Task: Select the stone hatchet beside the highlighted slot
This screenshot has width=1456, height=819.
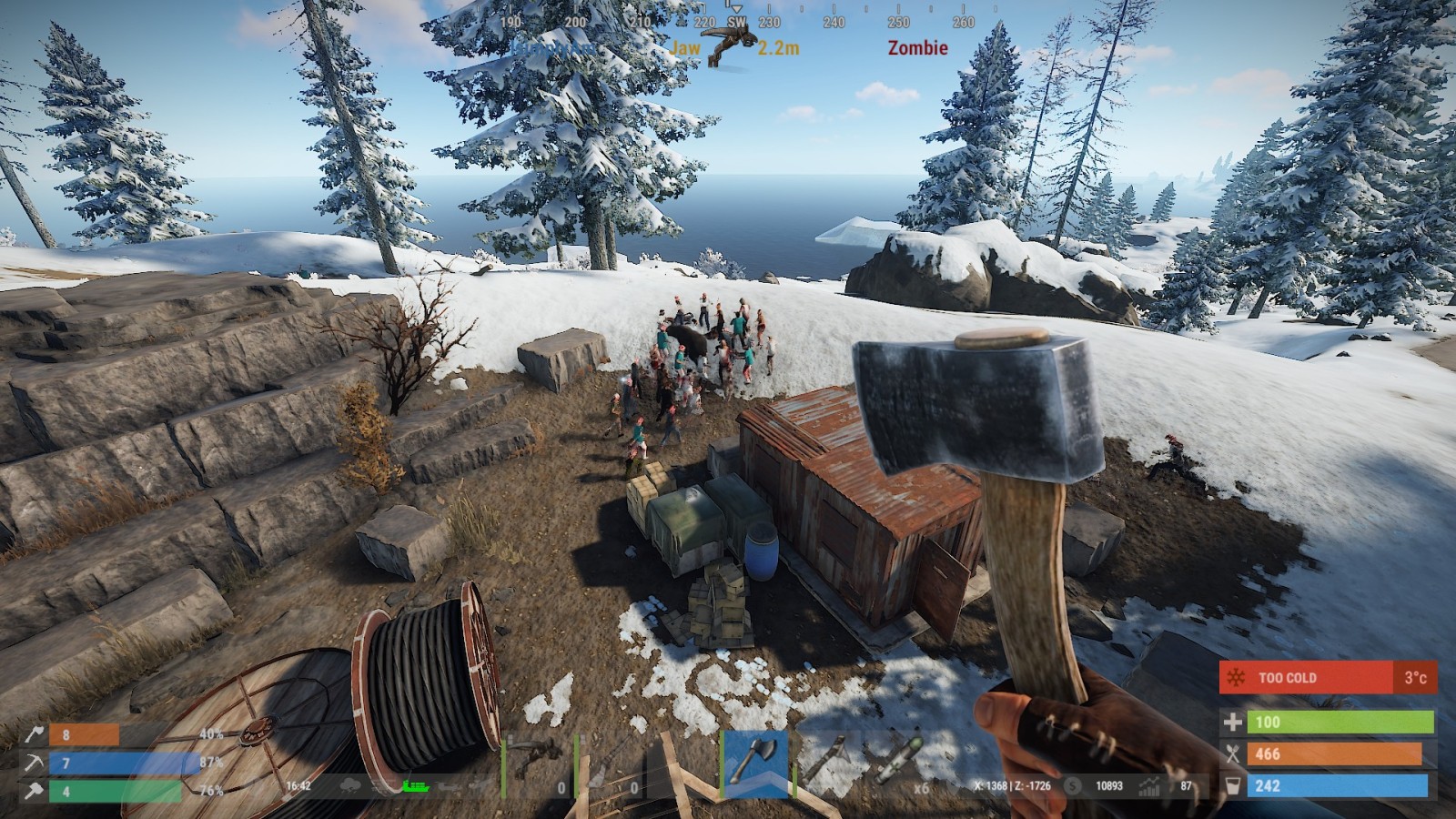Action: [x=826, y=763]
